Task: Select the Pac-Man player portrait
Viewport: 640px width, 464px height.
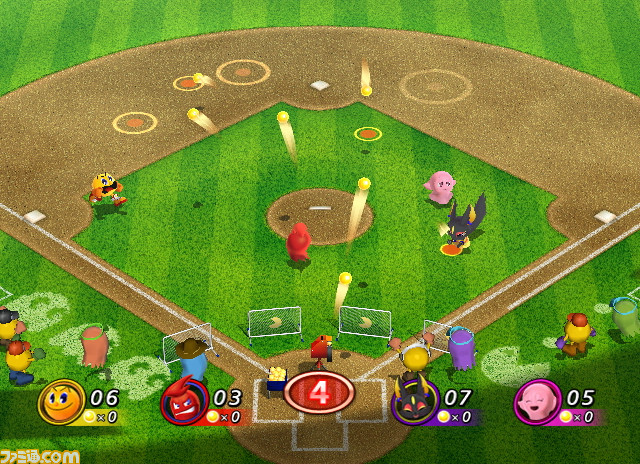Action: [60, 402]
